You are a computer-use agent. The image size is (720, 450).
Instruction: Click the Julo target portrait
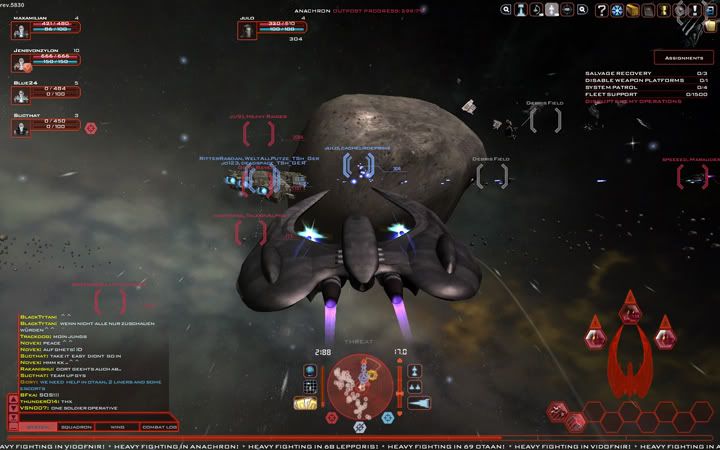pos(247,30)
